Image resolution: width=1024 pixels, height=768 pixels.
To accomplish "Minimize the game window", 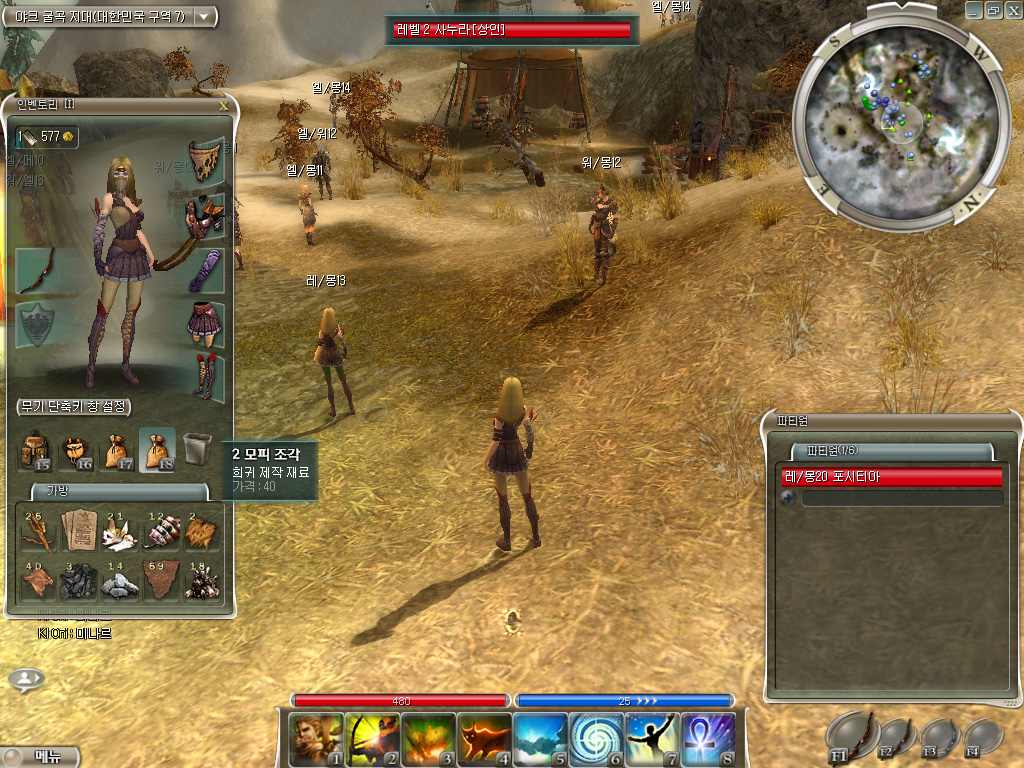I will pos(973,9).
